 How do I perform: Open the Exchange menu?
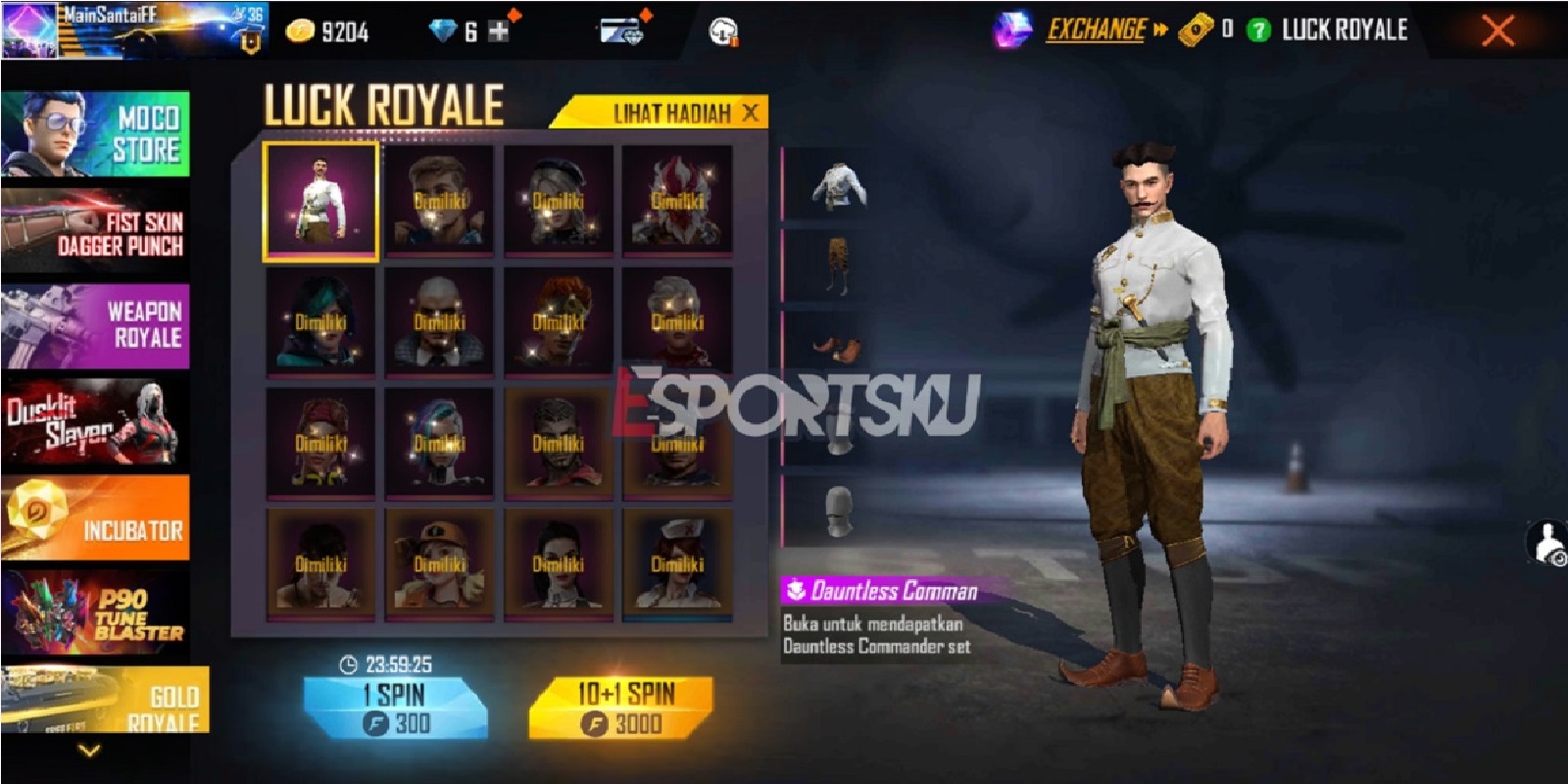[x=1096, y=30]
